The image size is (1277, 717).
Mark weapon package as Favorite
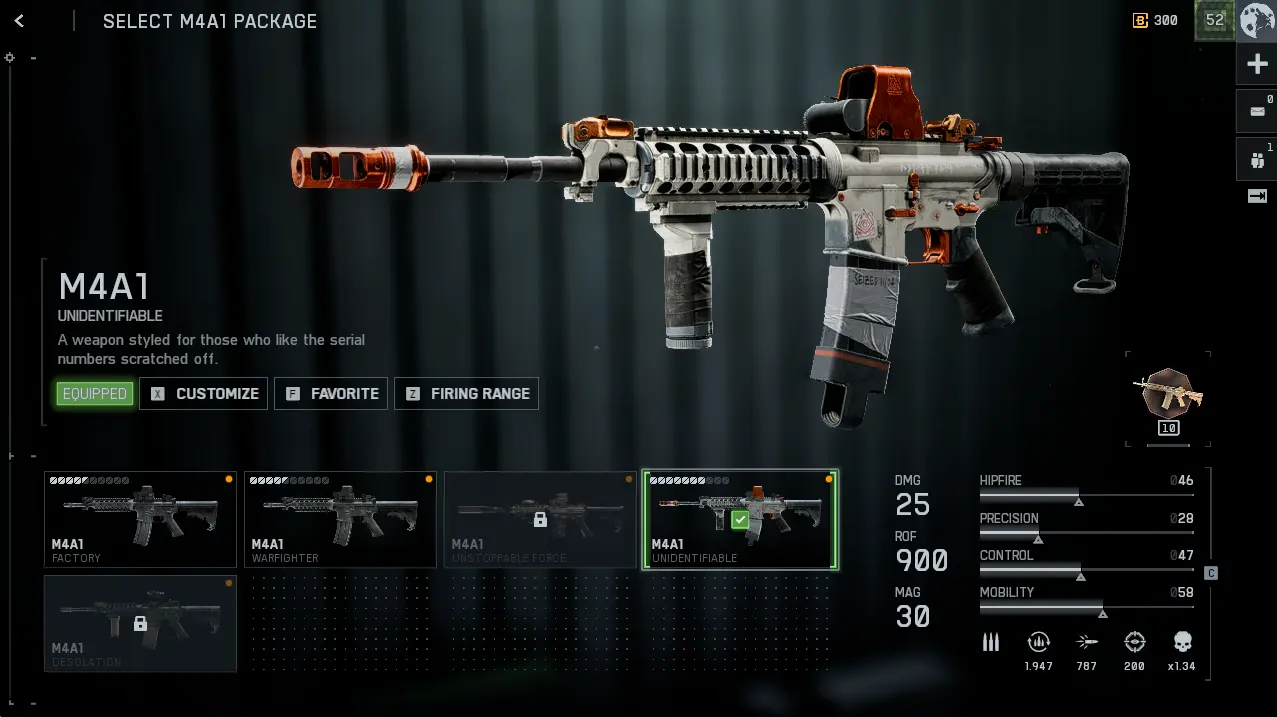pos(333,394)
